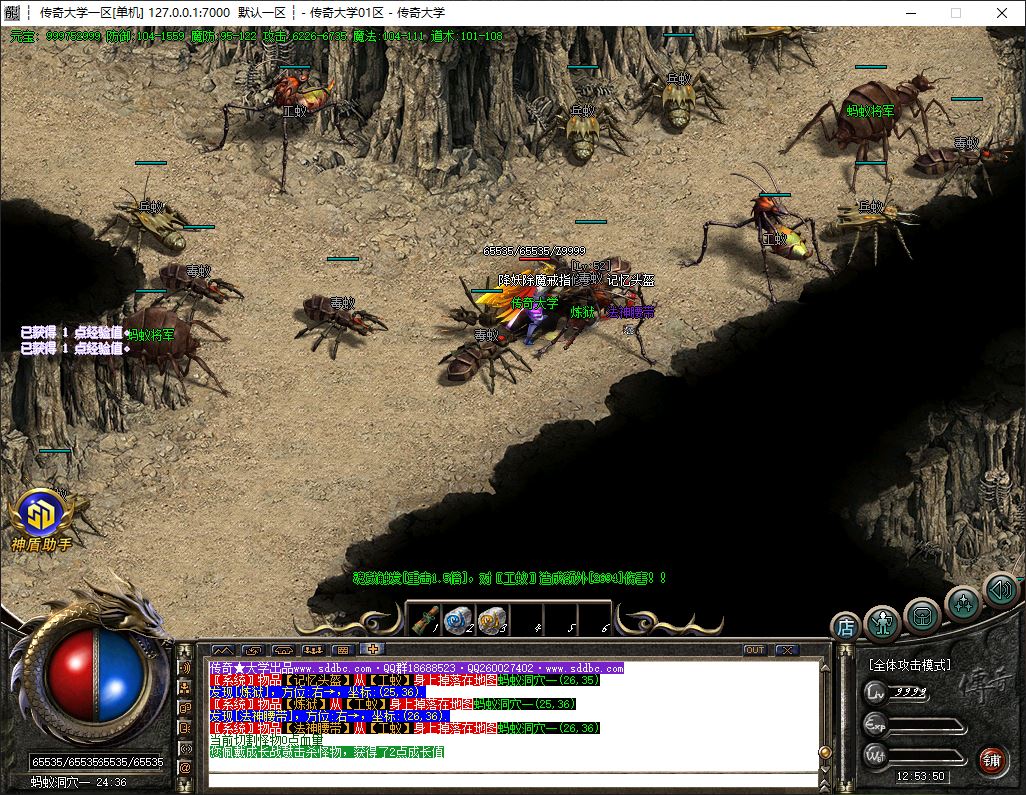
Task: Click the chat text input line
Action: click(x=510, y=778)
